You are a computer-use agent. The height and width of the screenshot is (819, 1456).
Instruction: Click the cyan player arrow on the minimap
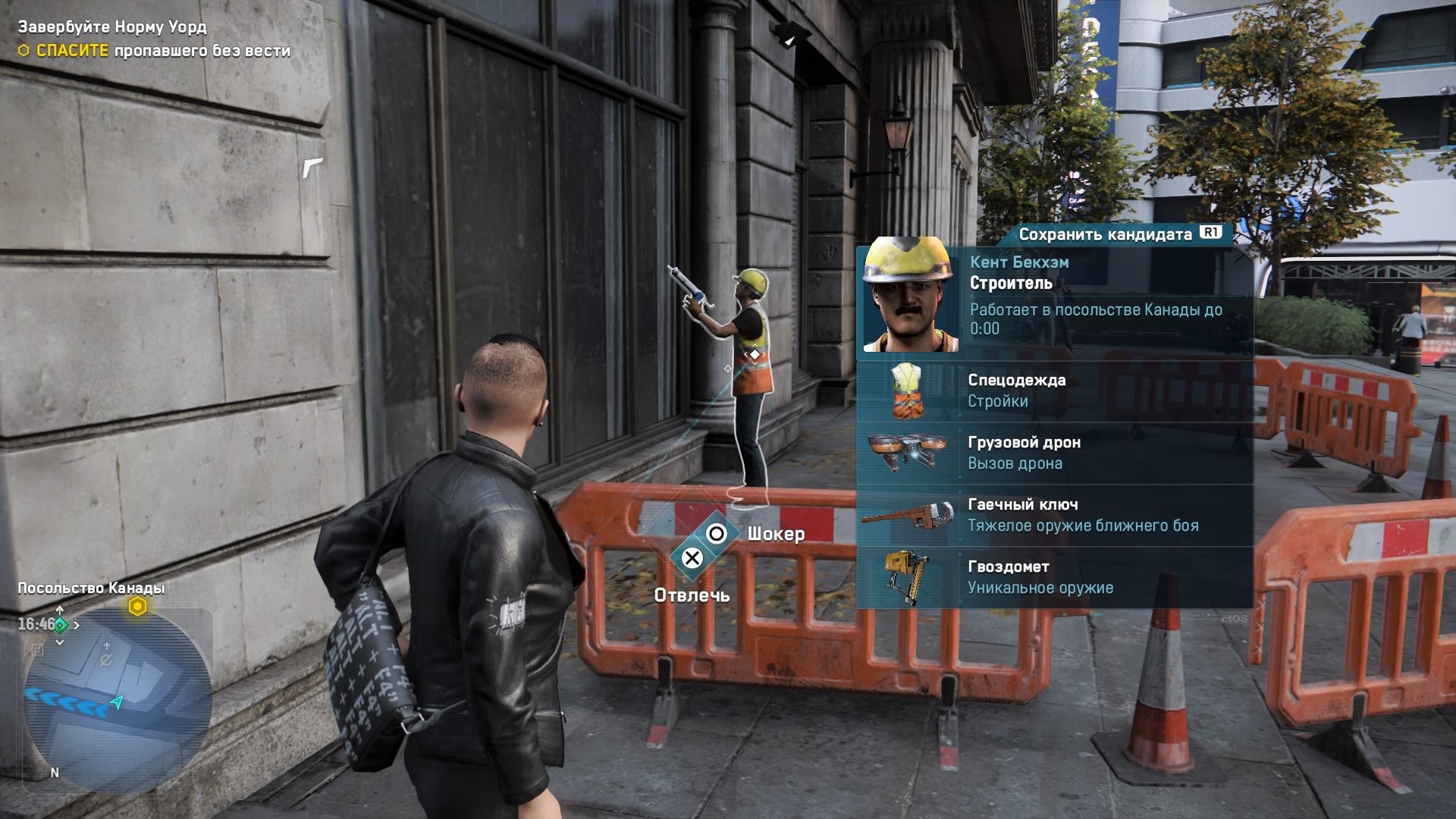[x=118, y=702]
